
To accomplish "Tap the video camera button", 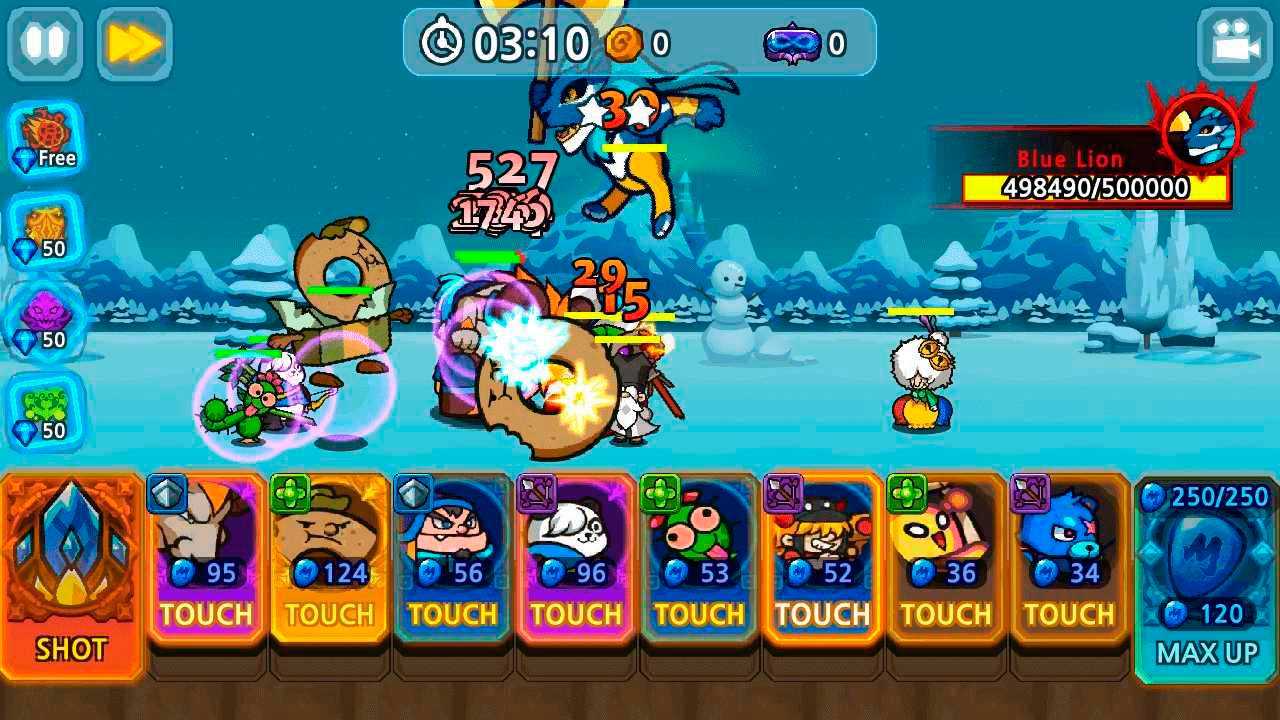I will pos(1234,44).
